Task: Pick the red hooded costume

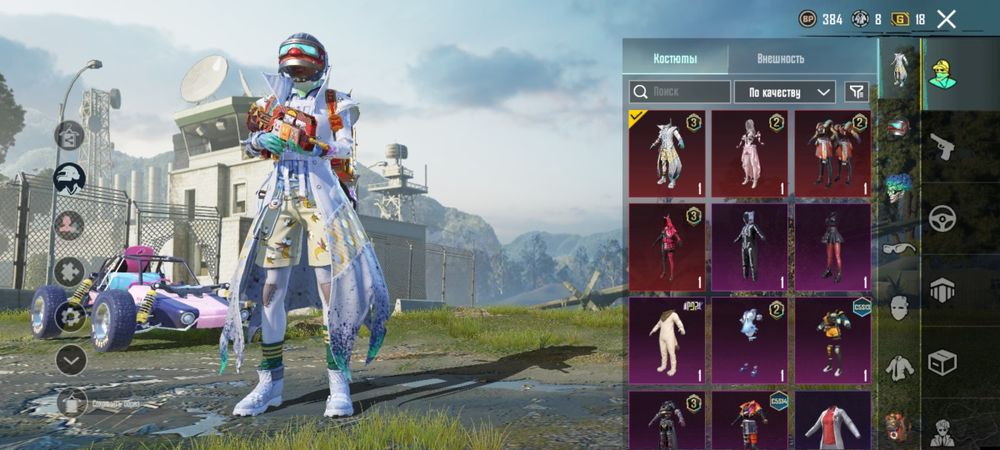Action: click(666, 247)
